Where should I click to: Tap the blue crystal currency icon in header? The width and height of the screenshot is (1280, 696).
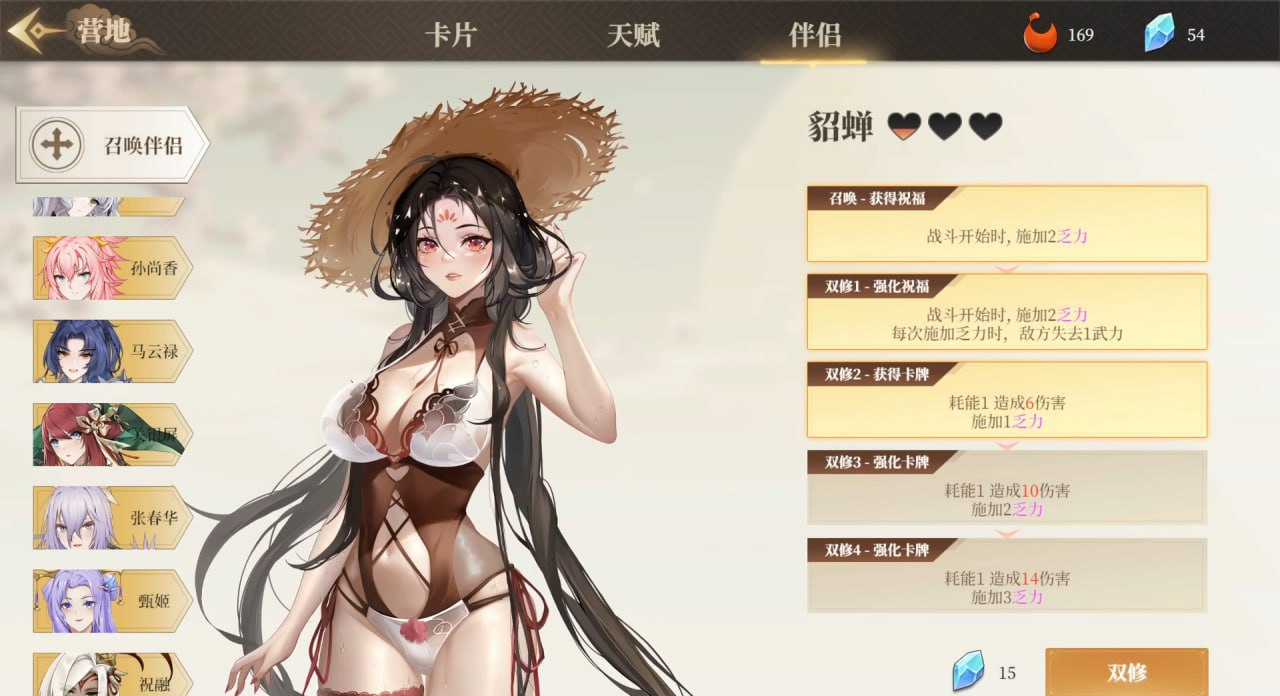point(1159,35)
